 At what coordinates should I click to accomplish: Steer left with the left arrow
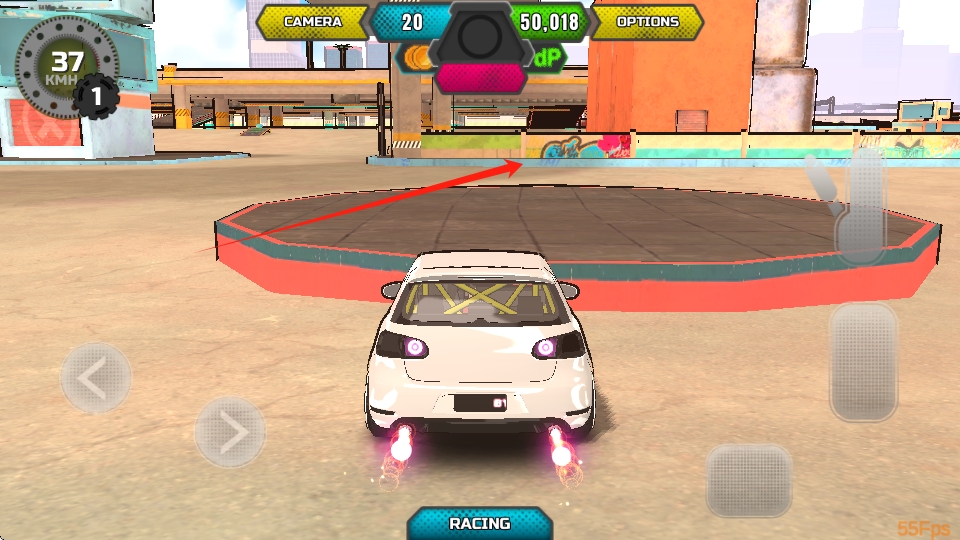[x=96, y=378]
